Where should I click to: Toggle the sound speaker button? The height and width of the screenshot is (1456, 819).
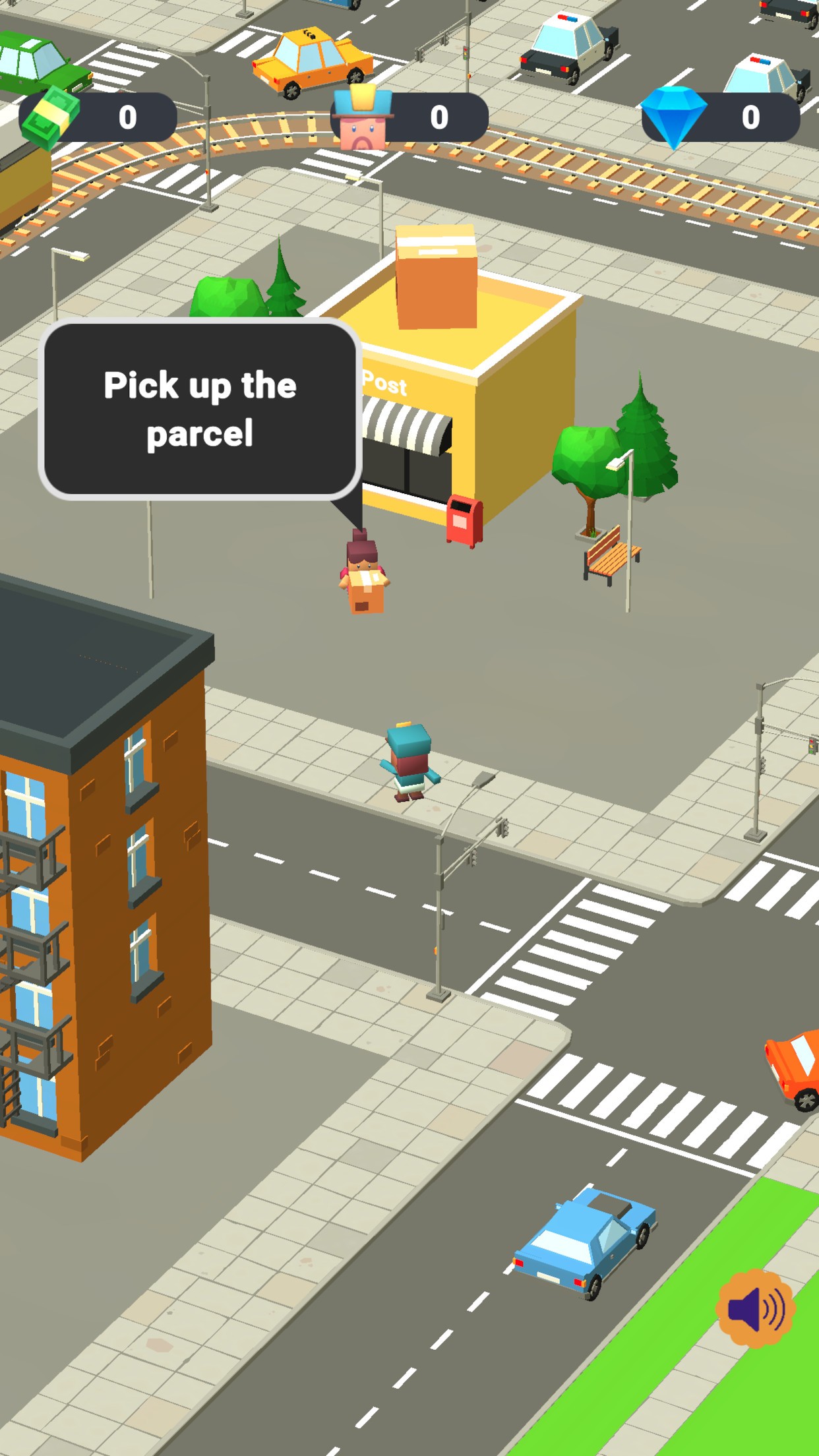755,1308
